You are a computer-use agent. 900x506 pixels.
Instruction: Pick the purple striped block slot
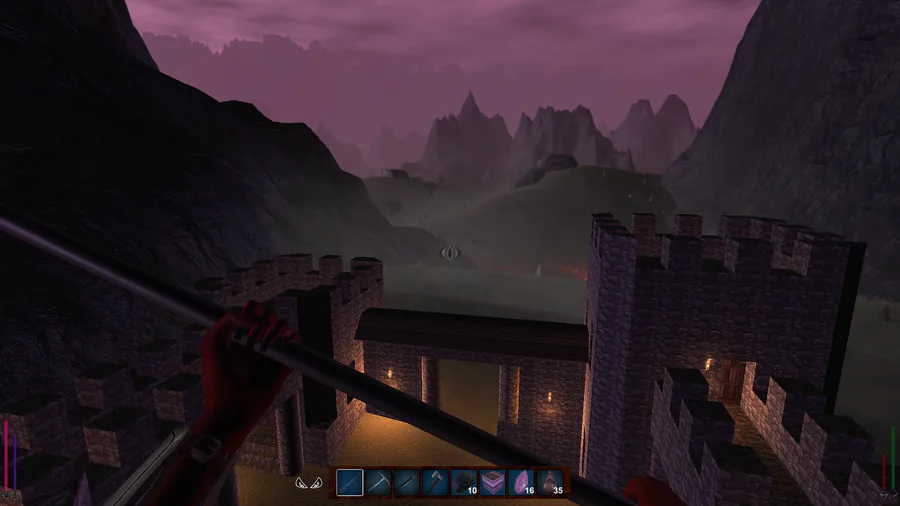[x=494, y=483]
